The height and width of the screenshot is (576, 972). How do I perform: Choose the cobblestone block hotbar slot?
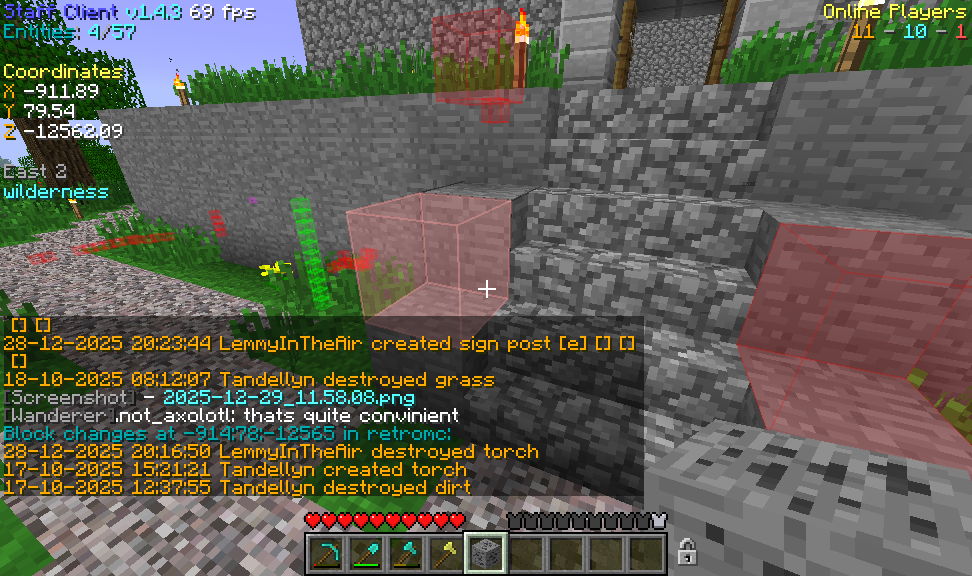pyautogui.click(x=486, y=553)
